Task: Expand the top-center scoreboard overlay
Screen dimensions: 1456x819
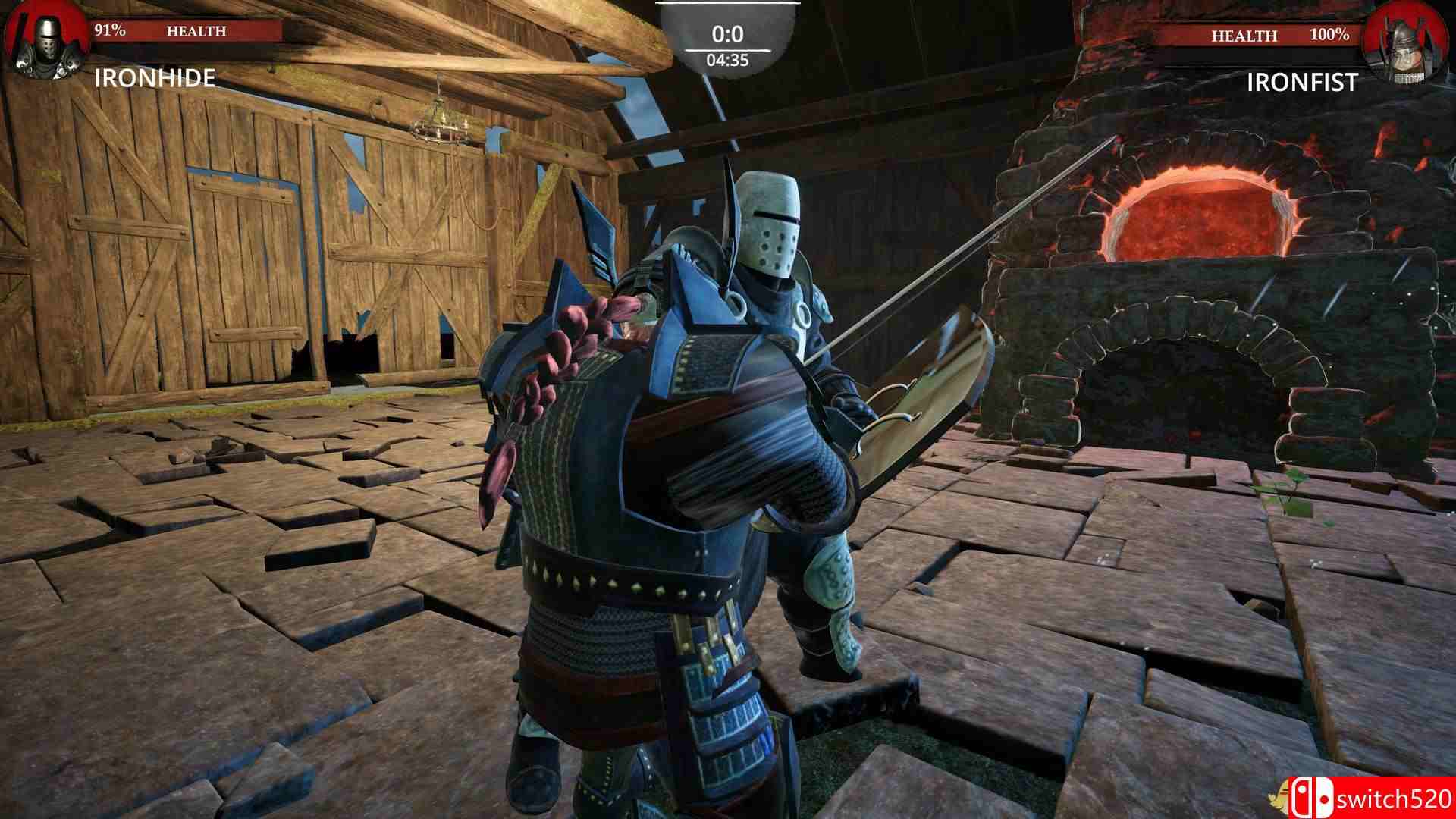Action: coord(728,34)
